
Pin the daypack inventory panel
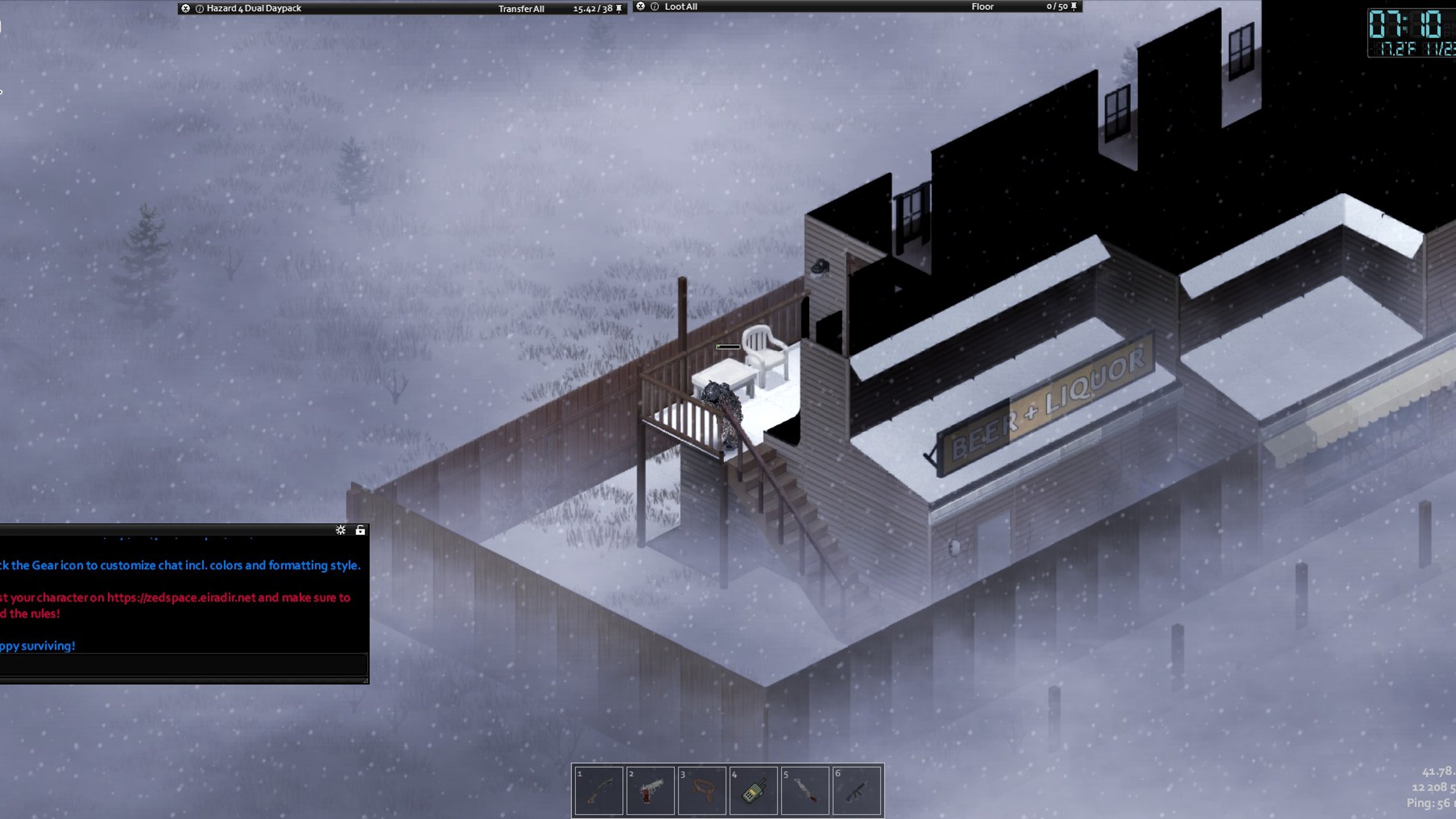click(619, 9)
